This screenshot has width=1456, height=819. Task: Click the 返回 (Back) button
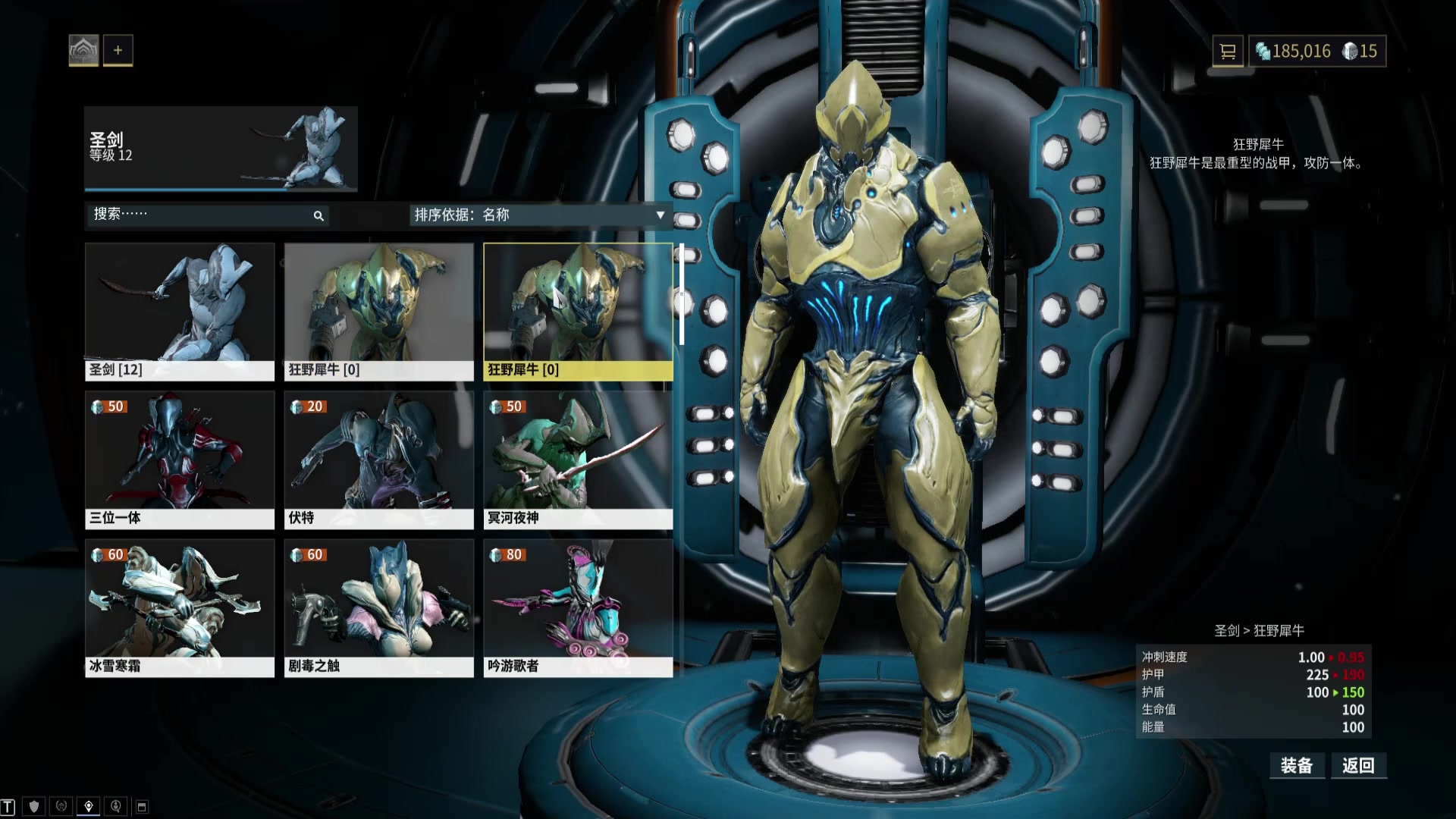(x=1358, y=766)
